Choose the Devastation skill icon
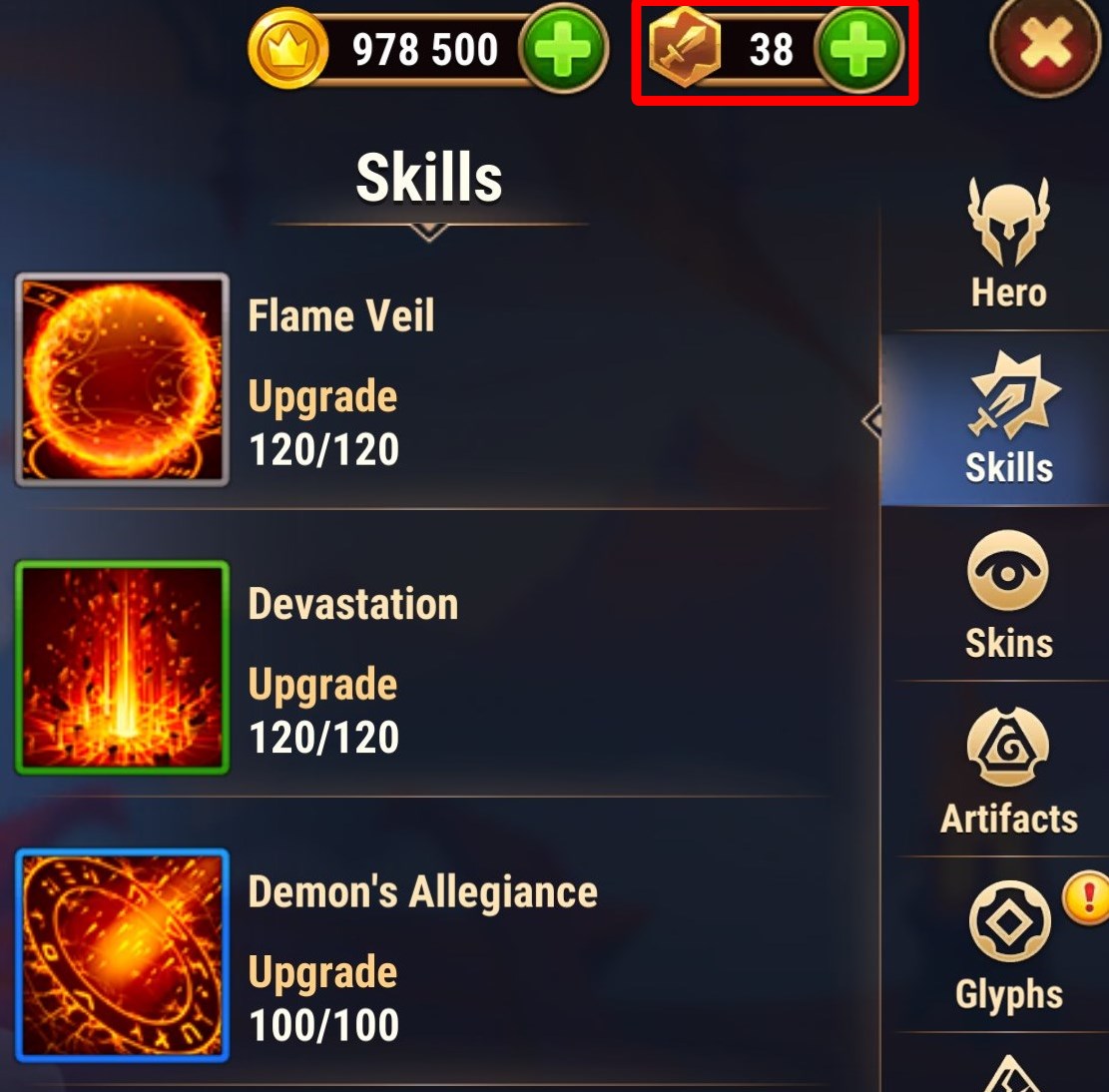This screenshot has width=1109, height=1092. pyautogui.click(x=122, y=668)
